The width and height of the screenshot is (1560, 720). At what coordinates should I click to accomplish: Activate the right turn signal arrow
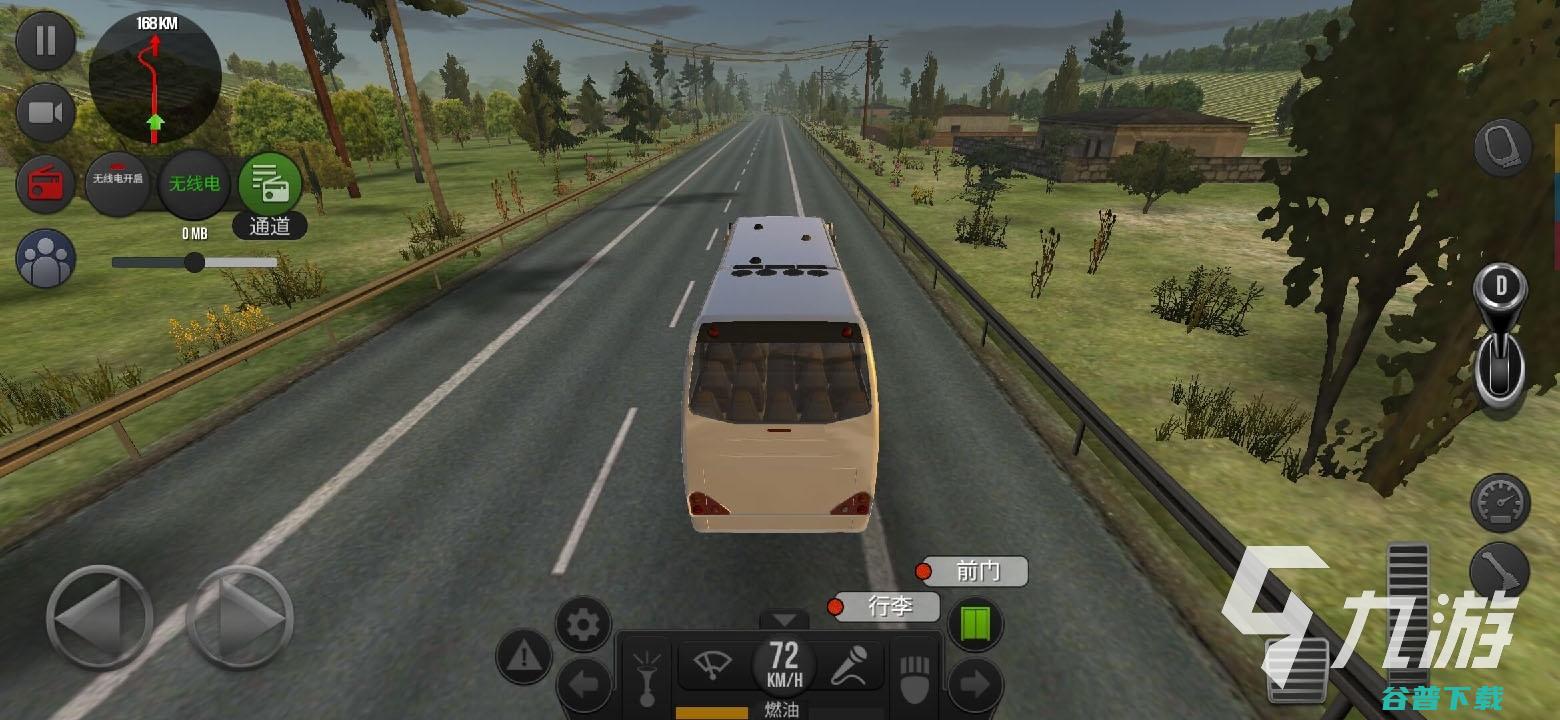[974, 686]
